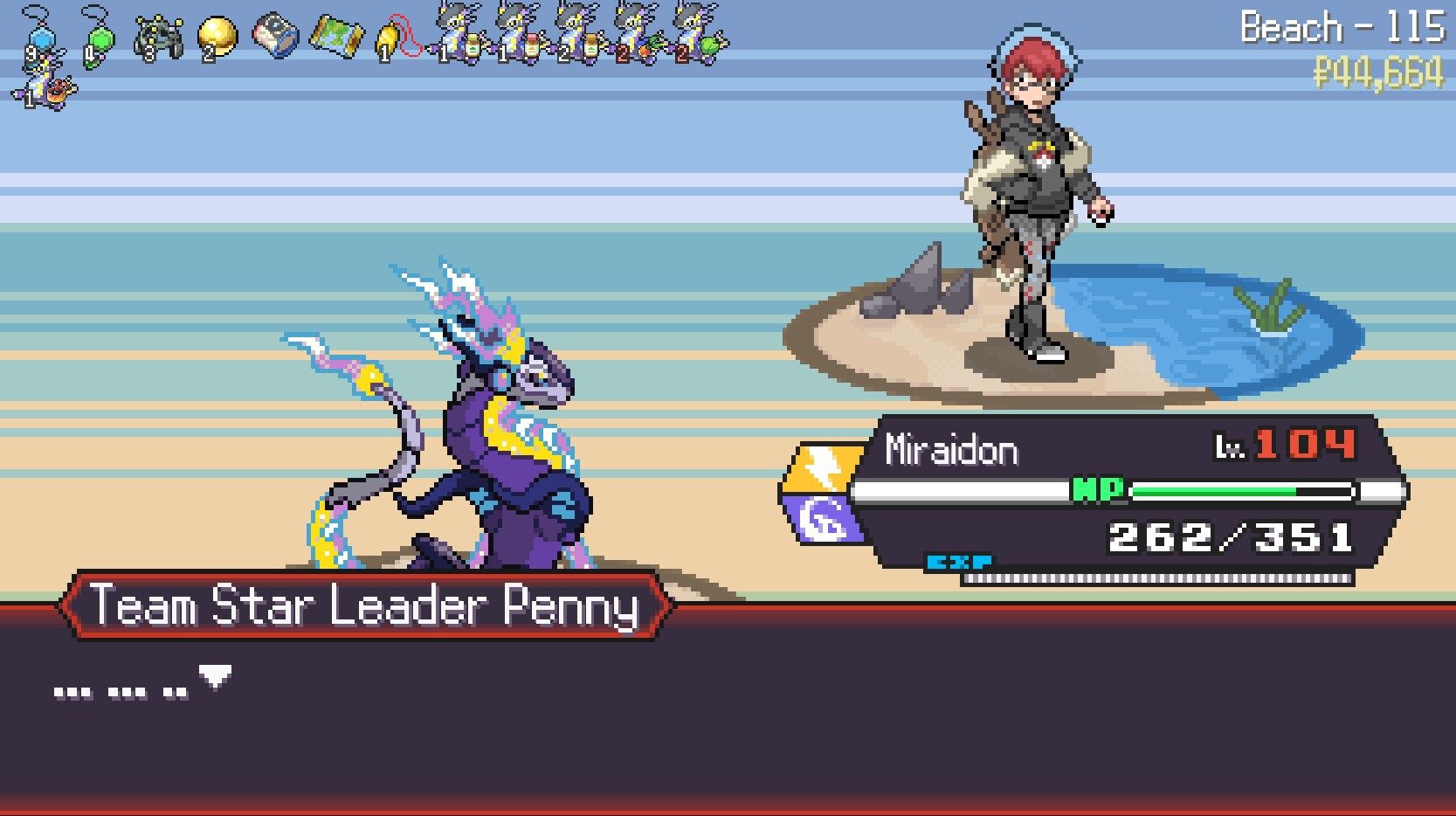This screenshot has width=1456, height=816.
Task: Check the golden orb item icon
Action: coord(217,38)
